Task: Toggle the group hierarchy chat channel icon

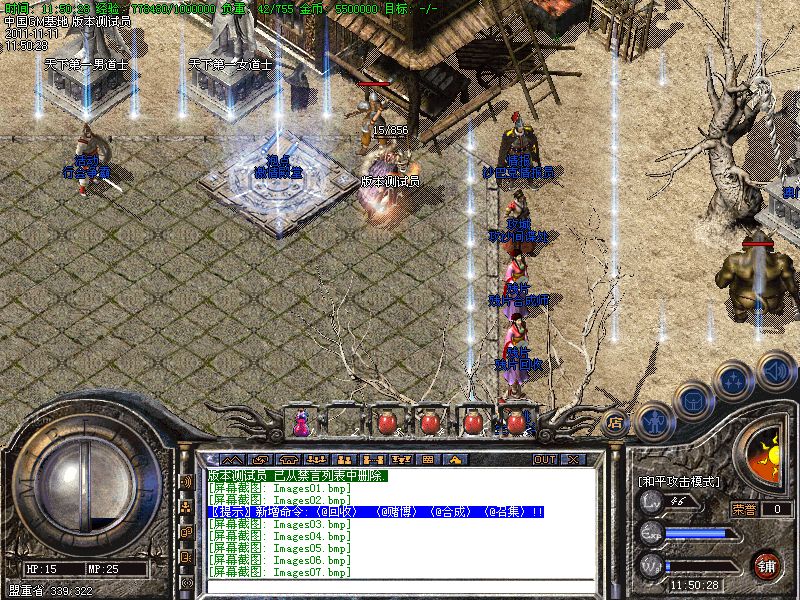Action: click(x=186, y=507)
